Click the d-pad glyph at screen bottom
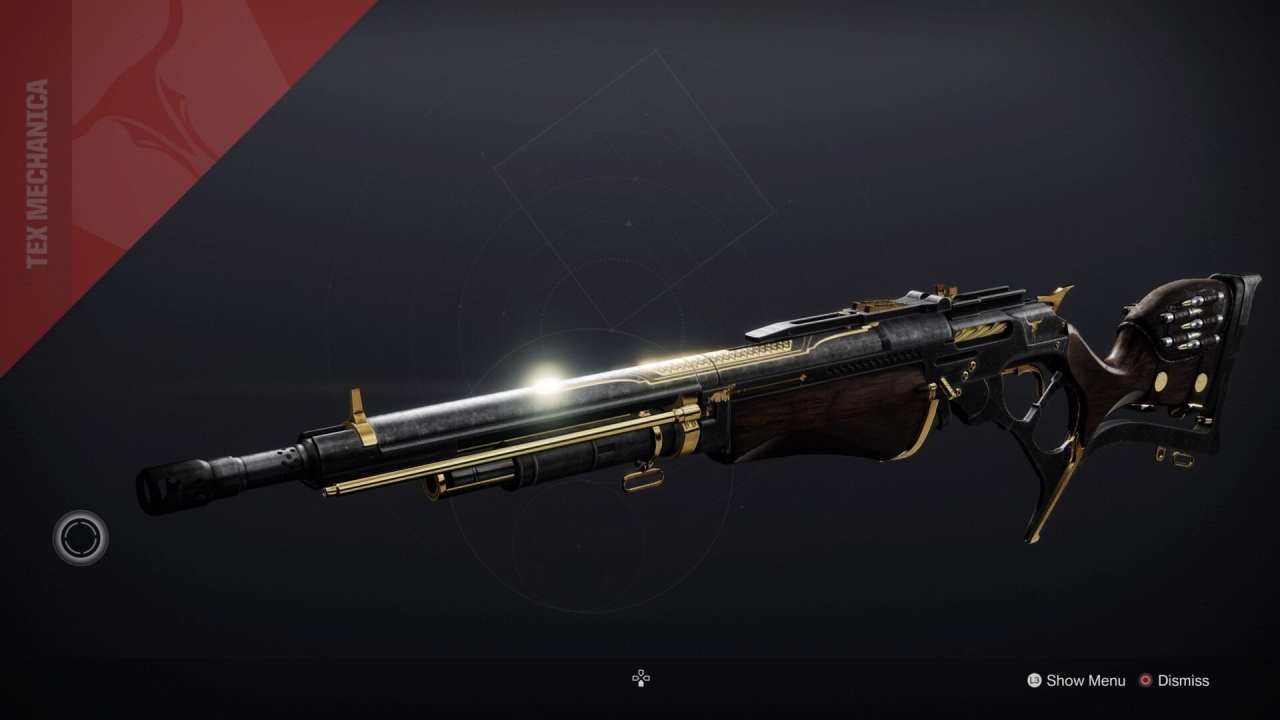This screenshot has height=720, width=1280. click(639, 679)
